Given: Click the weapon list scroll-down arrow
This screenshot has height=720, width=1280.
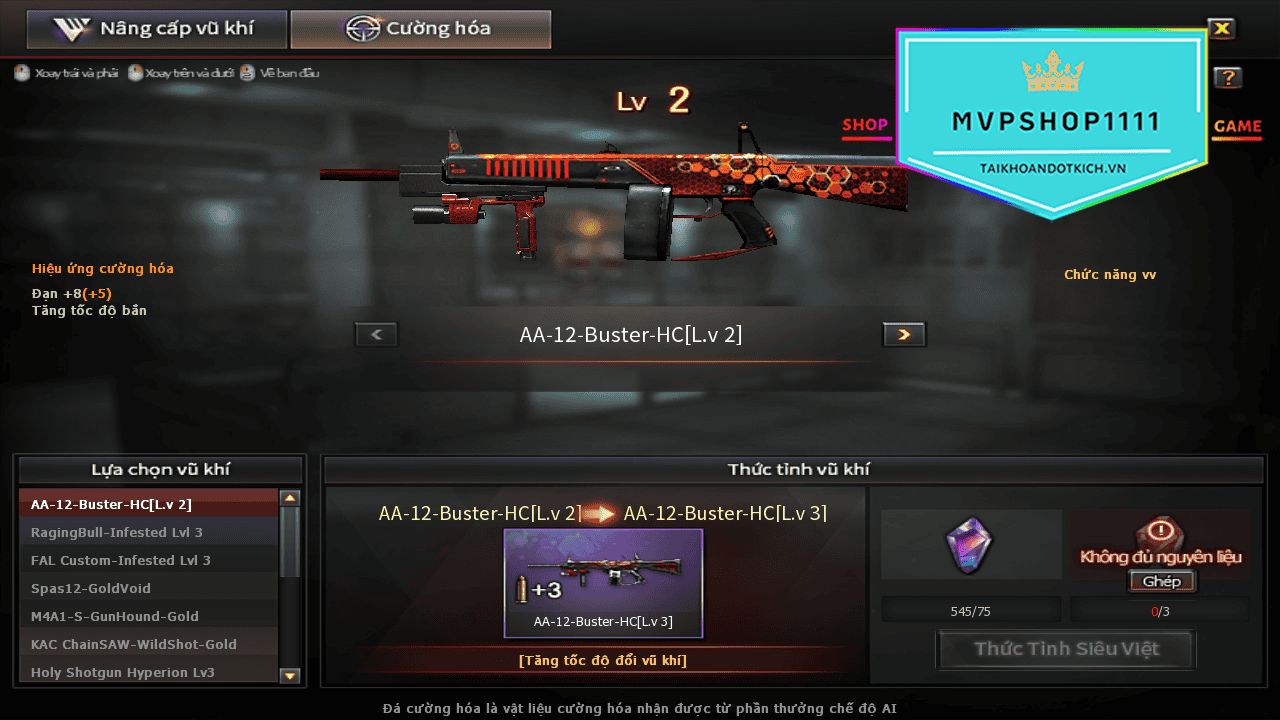Looking at the screenshot, I should pyautogui.click(x=290, y=676).
